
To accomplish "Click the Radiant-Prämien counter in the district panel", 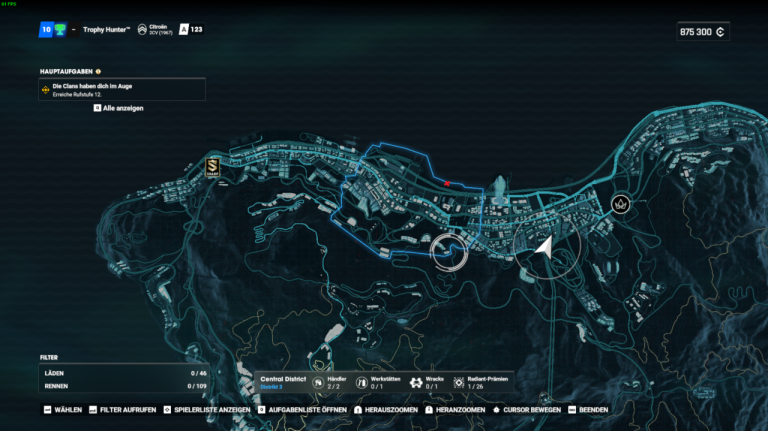I will click(x=478, y=382).
